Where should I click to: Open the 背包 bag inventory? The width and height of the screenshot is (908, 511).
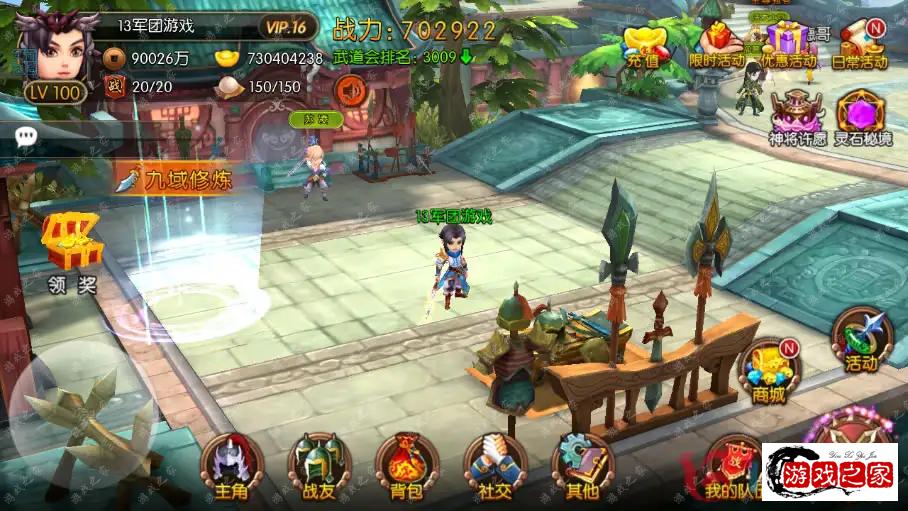(x=407, y=466)
